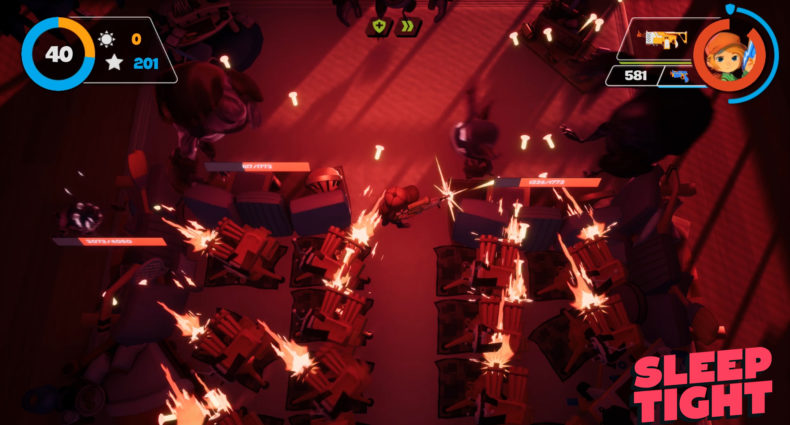Switch to the blue pistol secondary weapon
Image resolution: width=790 pixels, height=425 pixels.
tap(681, 75)
